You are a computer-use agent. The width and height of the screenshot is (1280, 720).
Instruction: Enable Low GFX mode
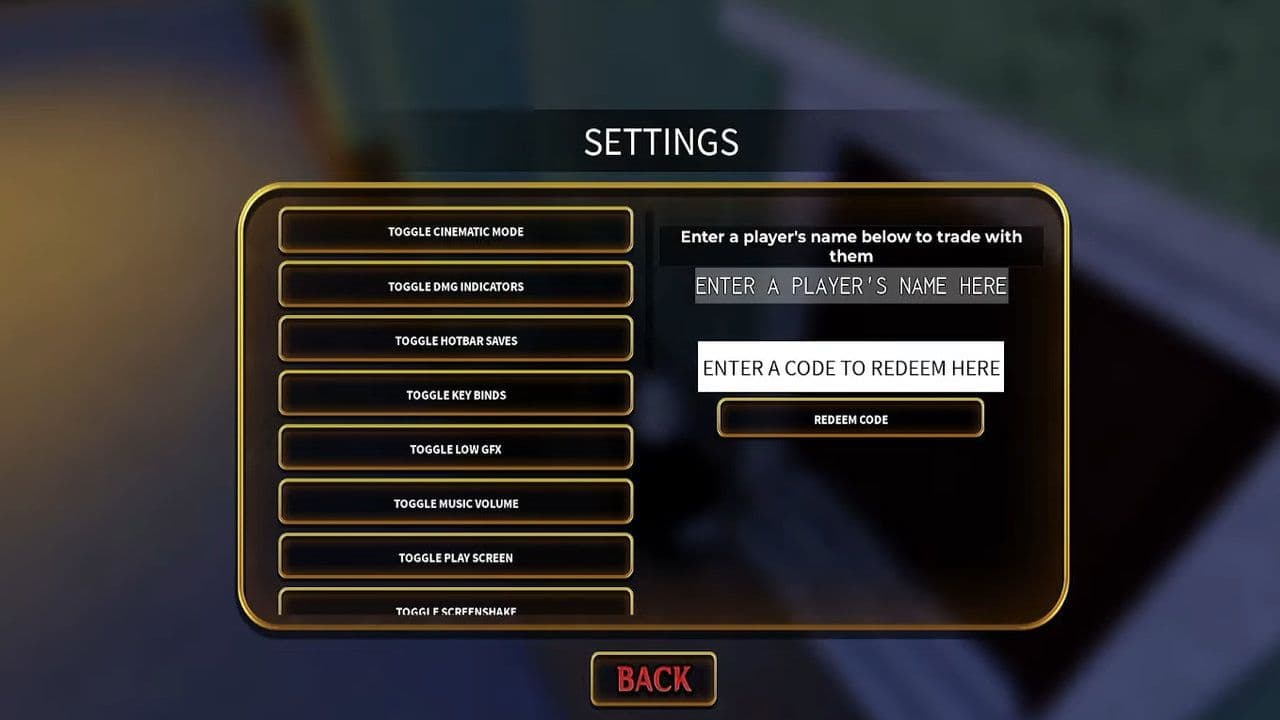(457, 448)
